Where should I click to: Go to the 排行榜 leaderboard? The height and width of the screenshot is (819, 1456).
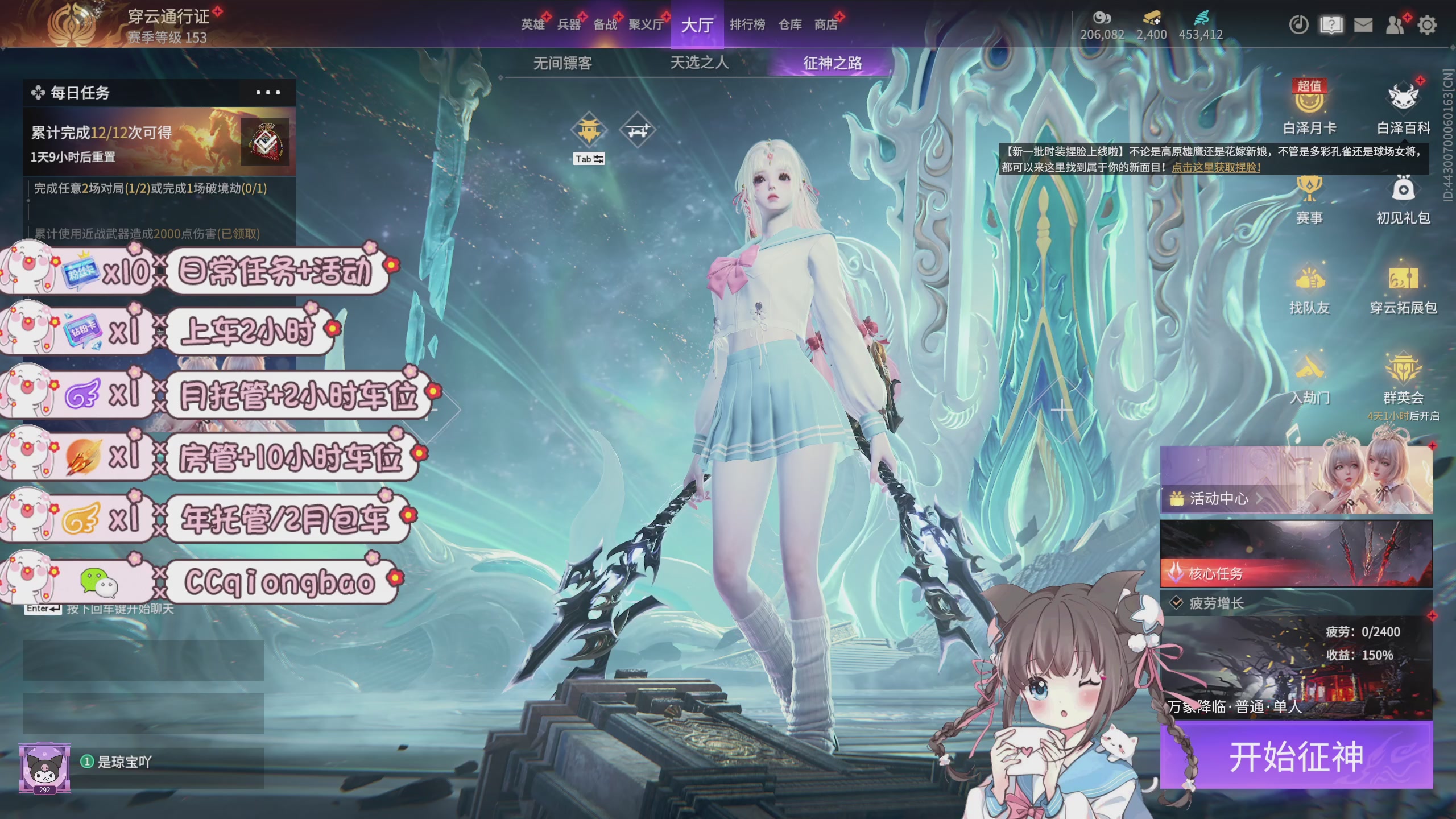pyautogui.click(x=747, y=24)
